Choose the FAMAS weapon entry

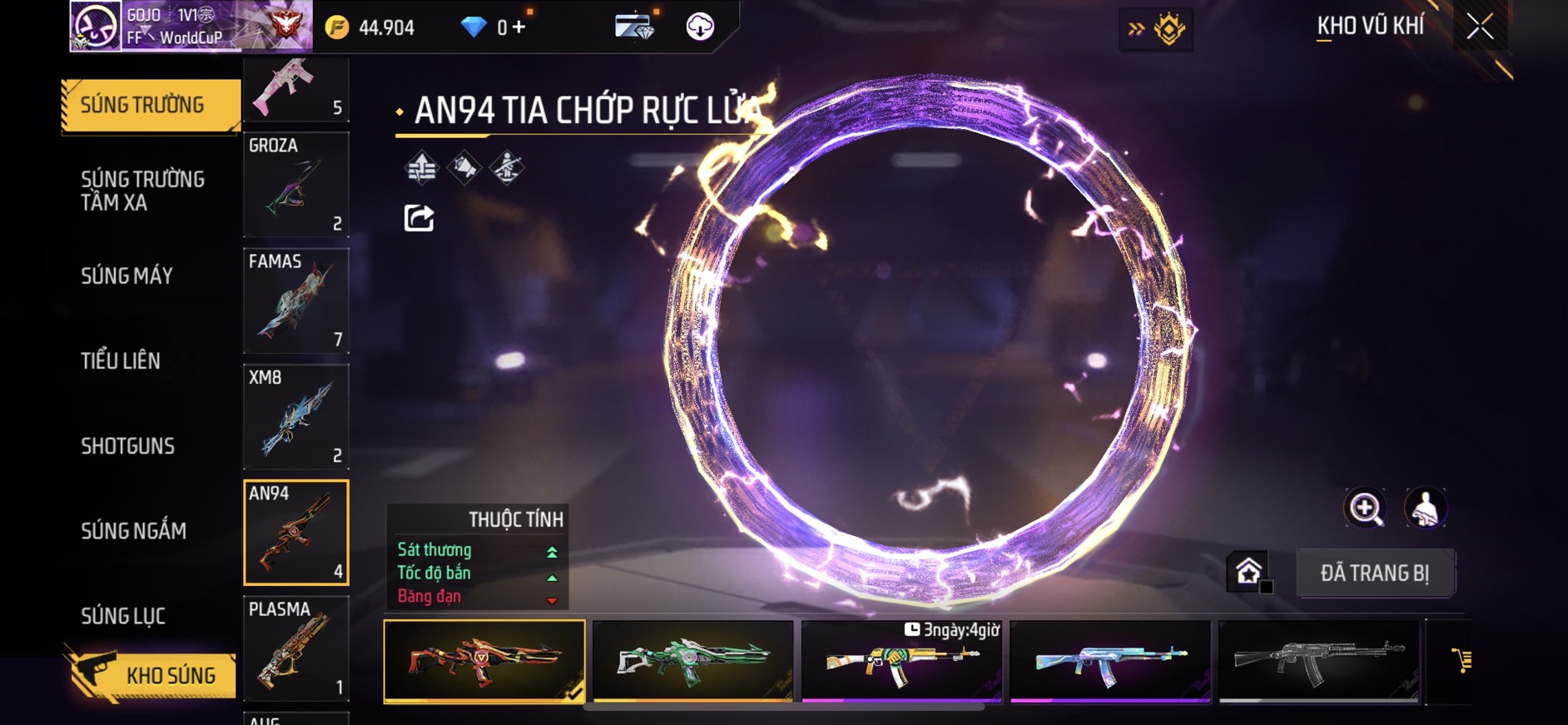295,300
